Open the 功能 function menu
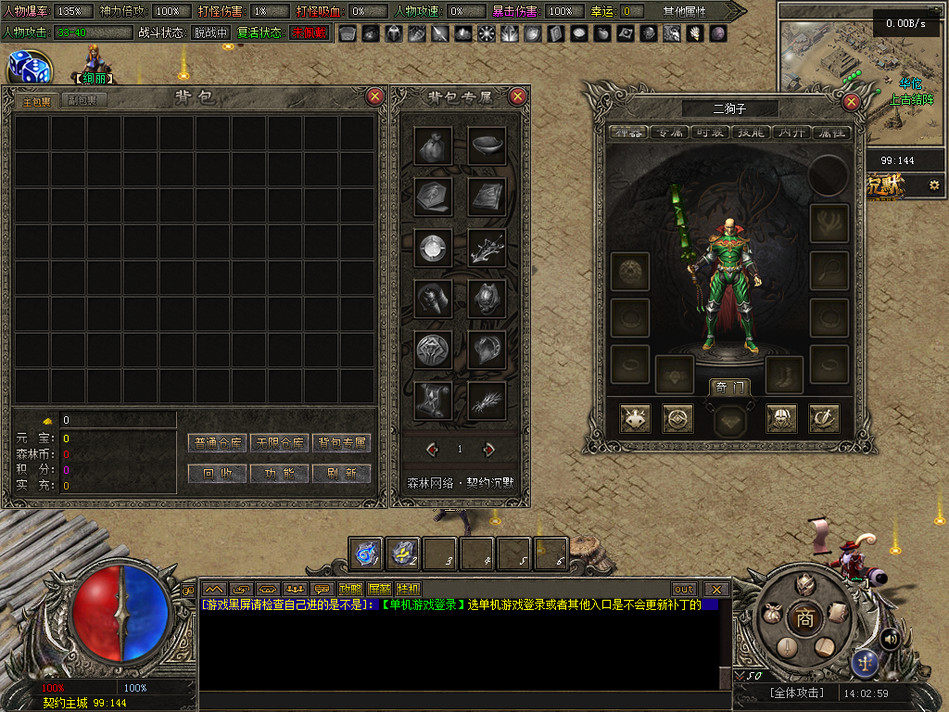This screenshot has height=712, width=949. pos(279,473)
